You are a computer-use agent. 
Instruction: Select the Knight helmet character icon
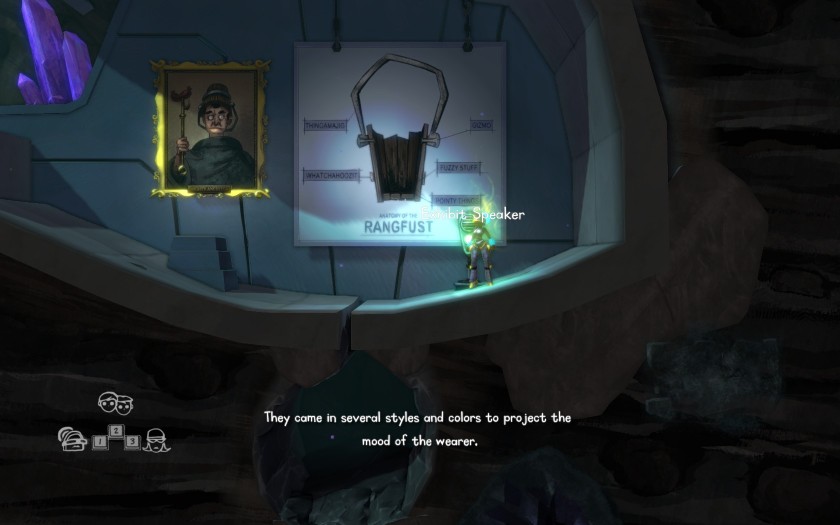[x=74, y=440]
